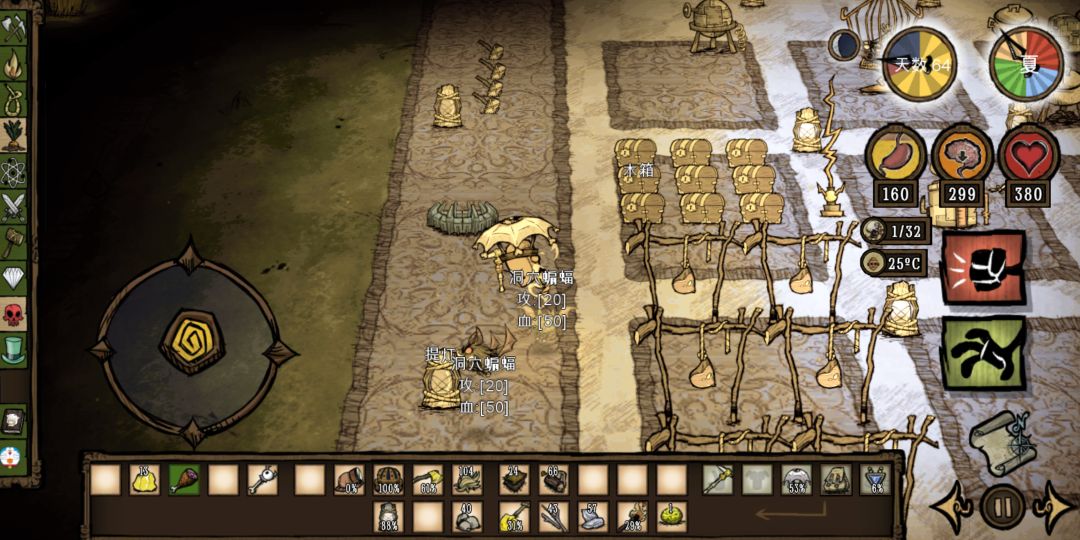Open the Science atom crafting tab
Screen dimensions: 1080x540
[14, 170]
